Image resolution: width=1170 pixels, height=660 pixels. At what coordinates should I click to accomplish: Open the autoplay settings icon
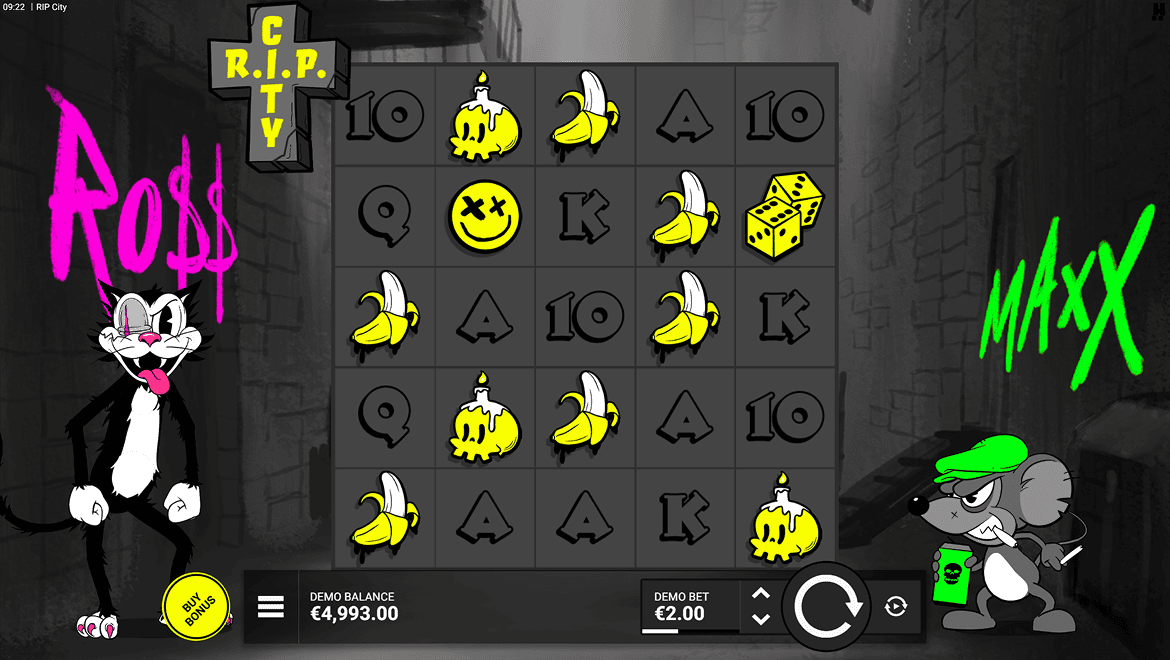pyautogui.click(x=896, y=607)
